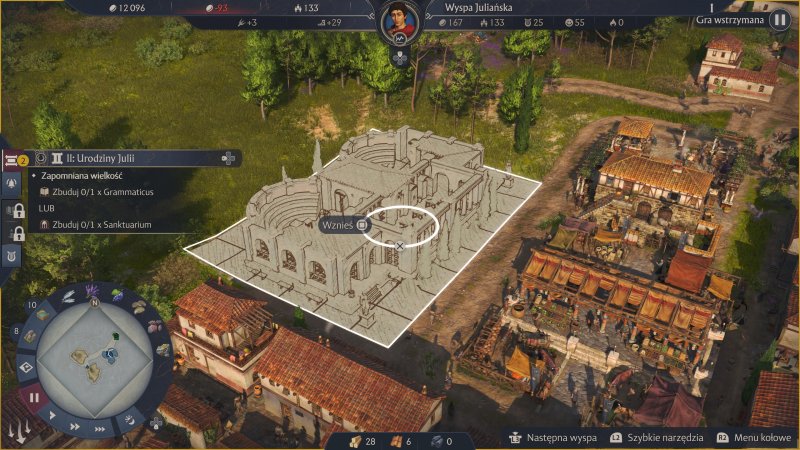Open the bell notifications tab
This screenshot has width=800, height=450.
tap(14, 184)
